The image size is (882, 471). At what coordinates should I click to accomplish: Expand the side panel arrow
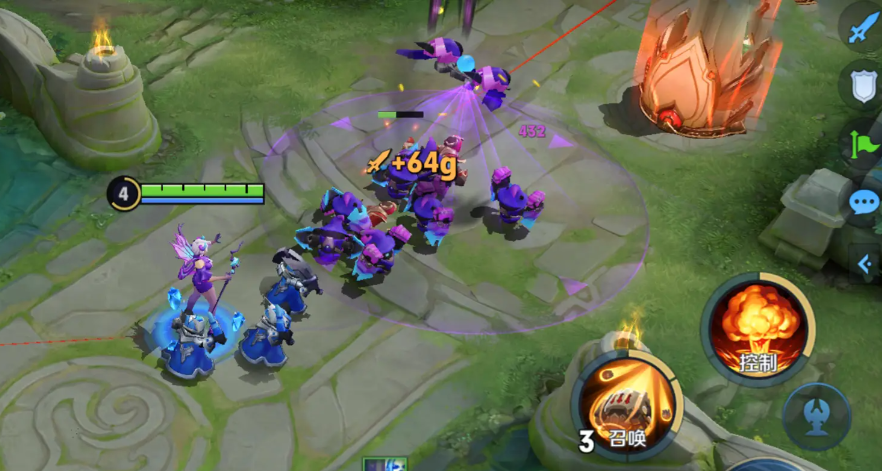tap(865, 263)
